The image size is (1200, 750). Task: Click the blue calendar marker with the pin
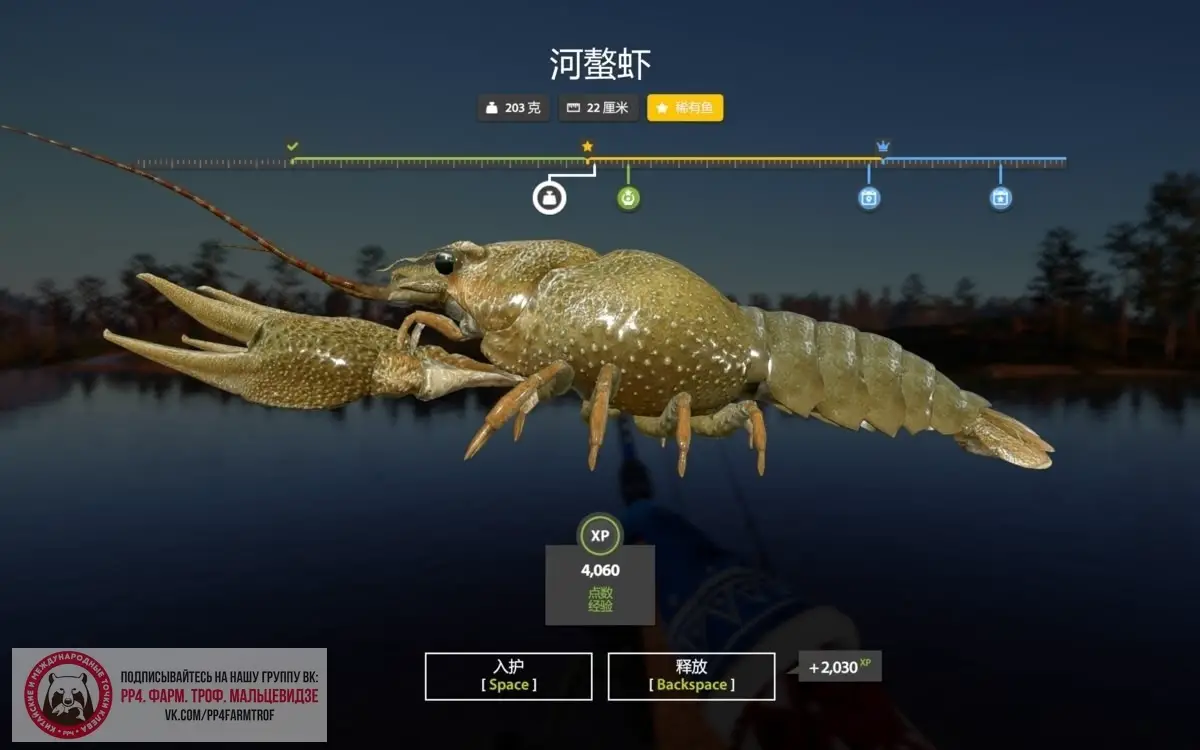(869, 198)
